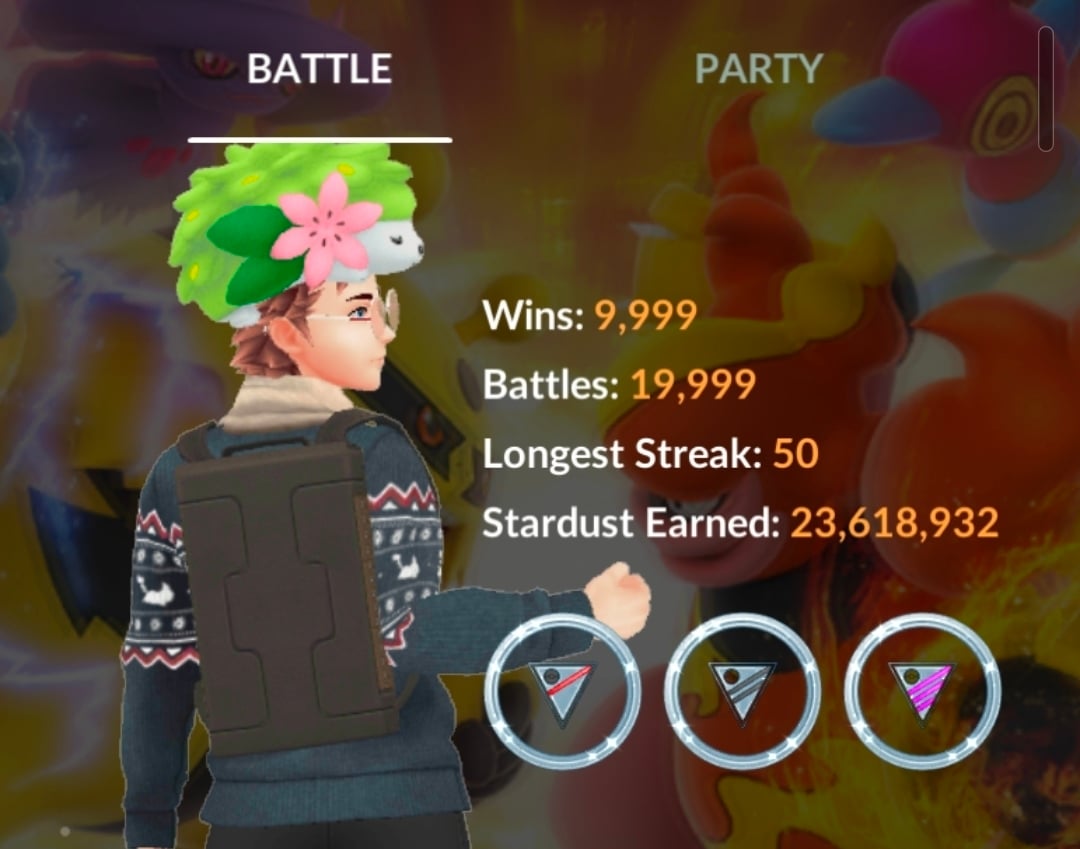This screenshot has width=1080, height=849.
Task: Open the Great League medal with red stripe
Action: (x=562, y=688)
